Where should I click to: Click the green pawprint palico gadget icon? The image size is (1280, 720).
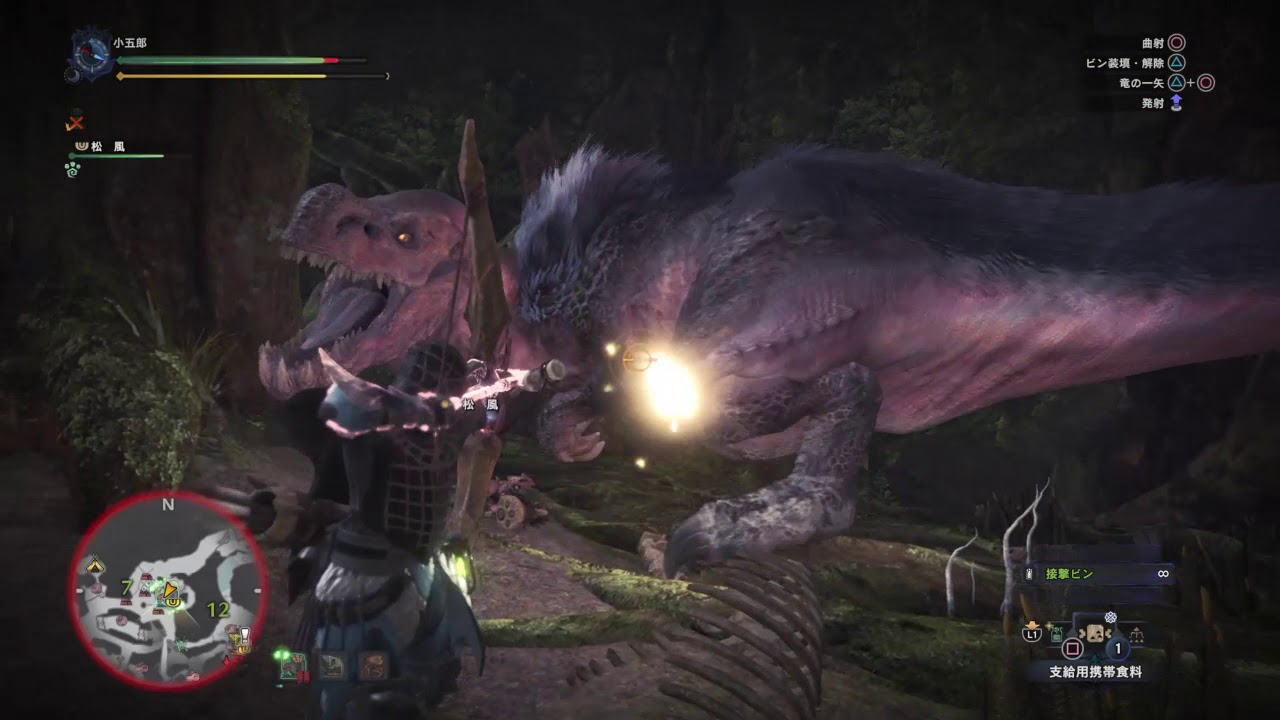point(73,169)
